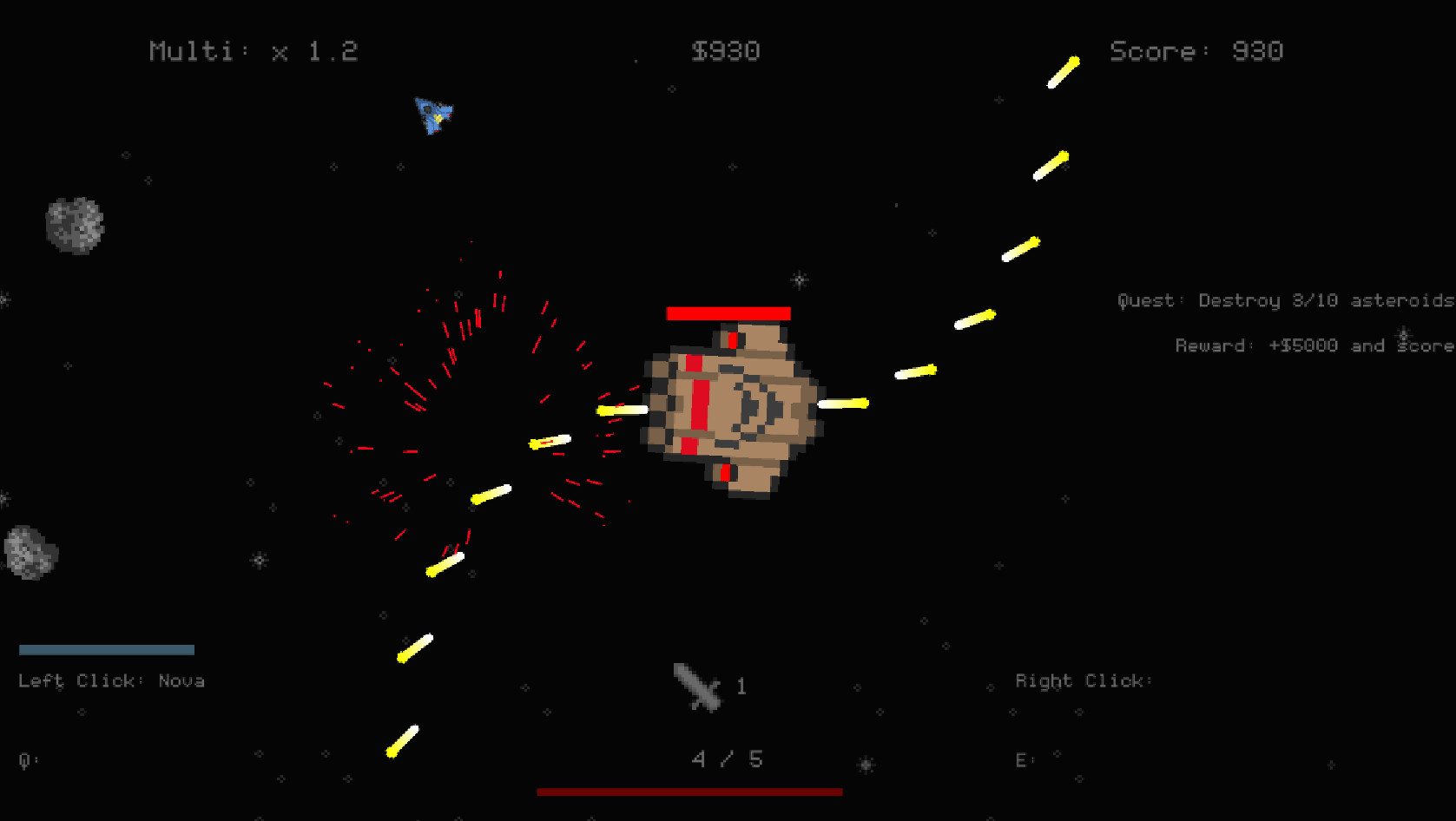This screenshot has width=1456, height=821.
Task: Click the red ammo bar at bottom
Action: [690, 791]
